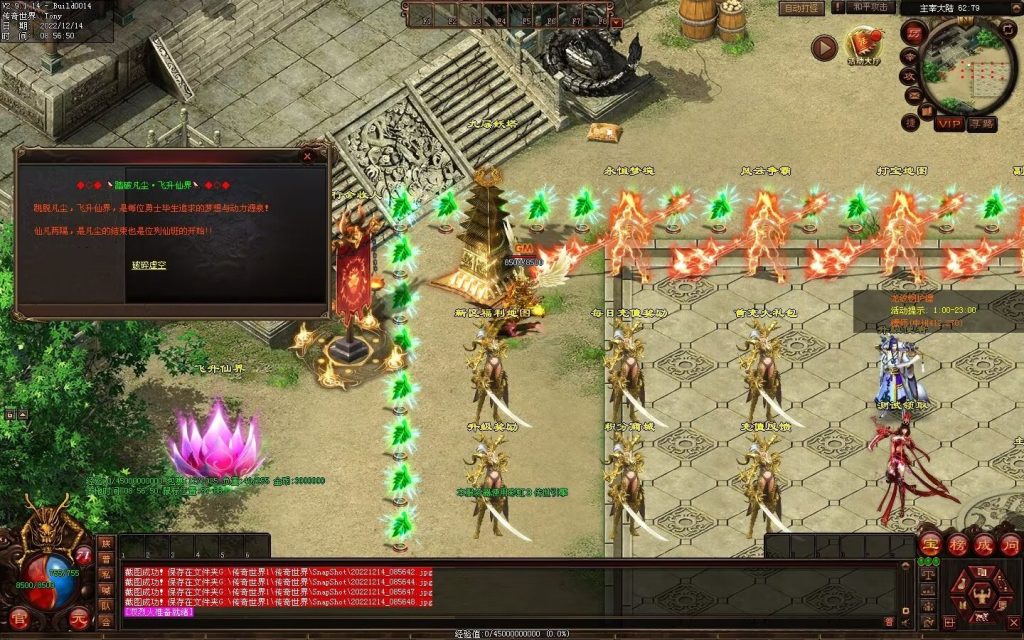The image size is (1024, 640).
Task: Show the 榜 rankings orb button
Action: point(957,545)
